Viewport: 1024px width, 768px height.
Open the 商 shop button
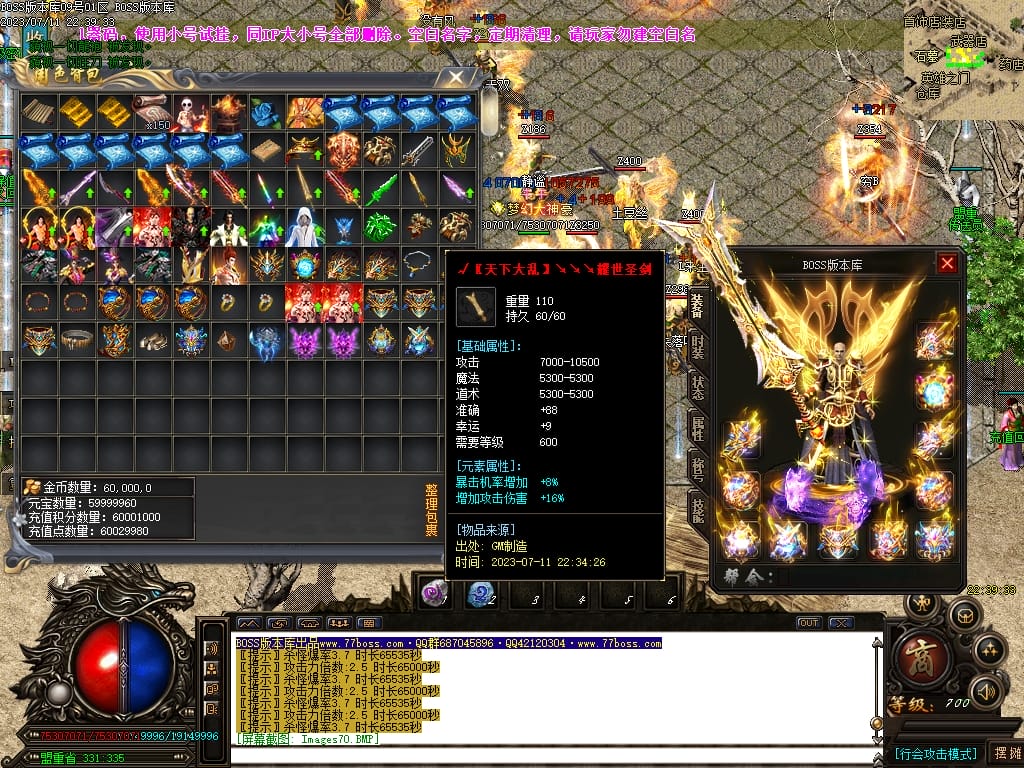tap(915, 659)
